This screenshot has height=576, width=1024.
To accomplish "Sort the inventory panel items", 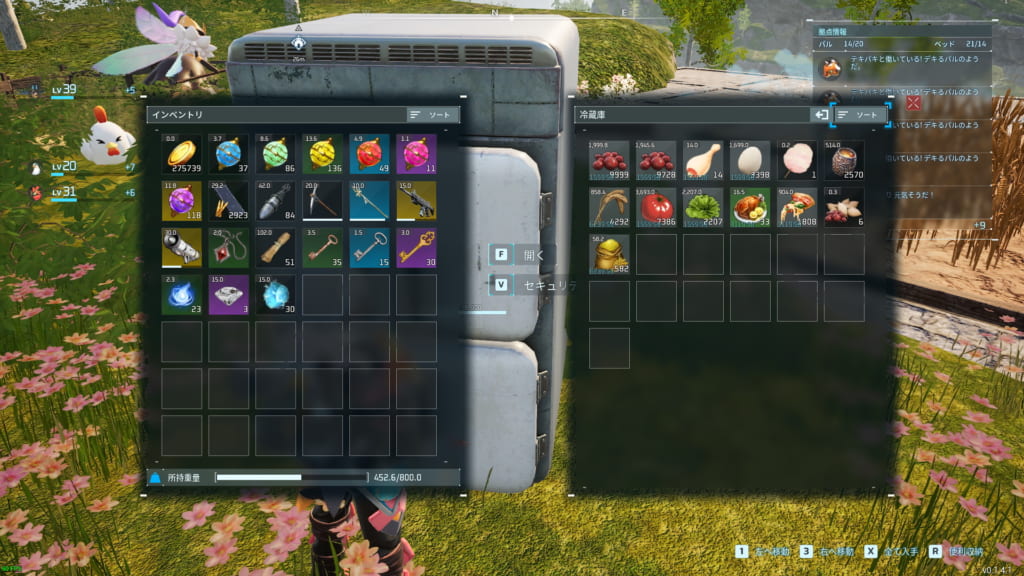I will click(x=433, y=115).
